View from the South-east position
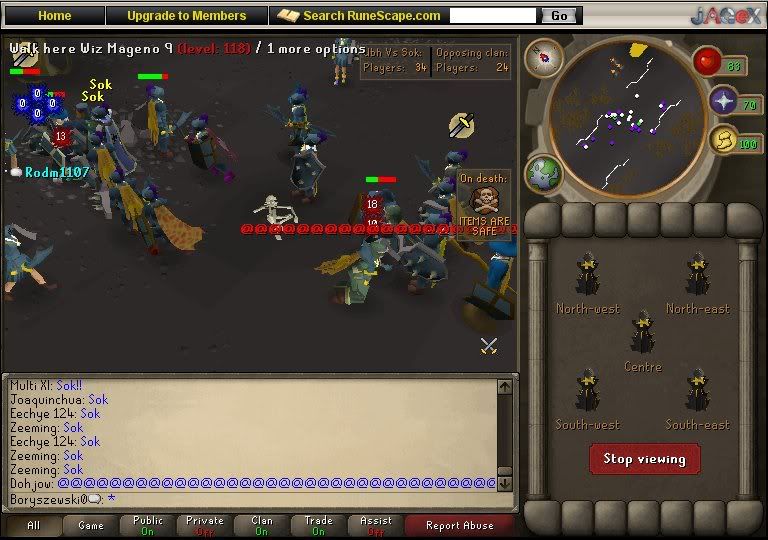Image resolution: width=768 pixels, height=540 pixels. [x=698, y=398]
